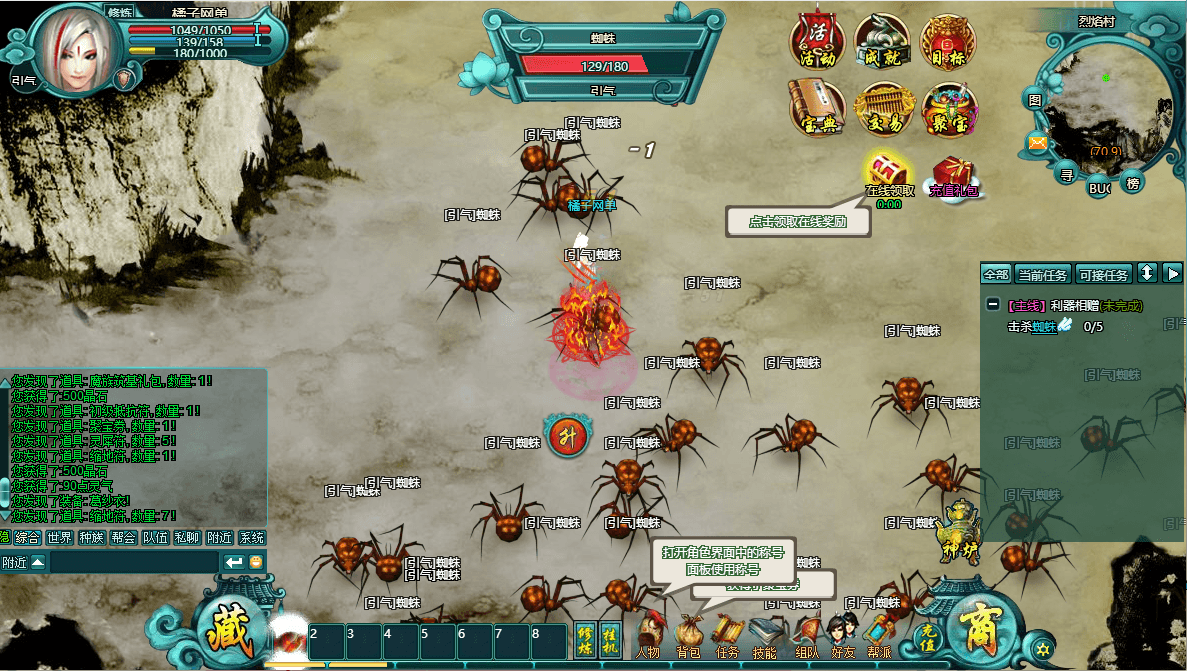This screenshot has width=1187, height=671.
Task: Open the mail envelope icon by the minimap
Action: click(x=1037, y=143)
